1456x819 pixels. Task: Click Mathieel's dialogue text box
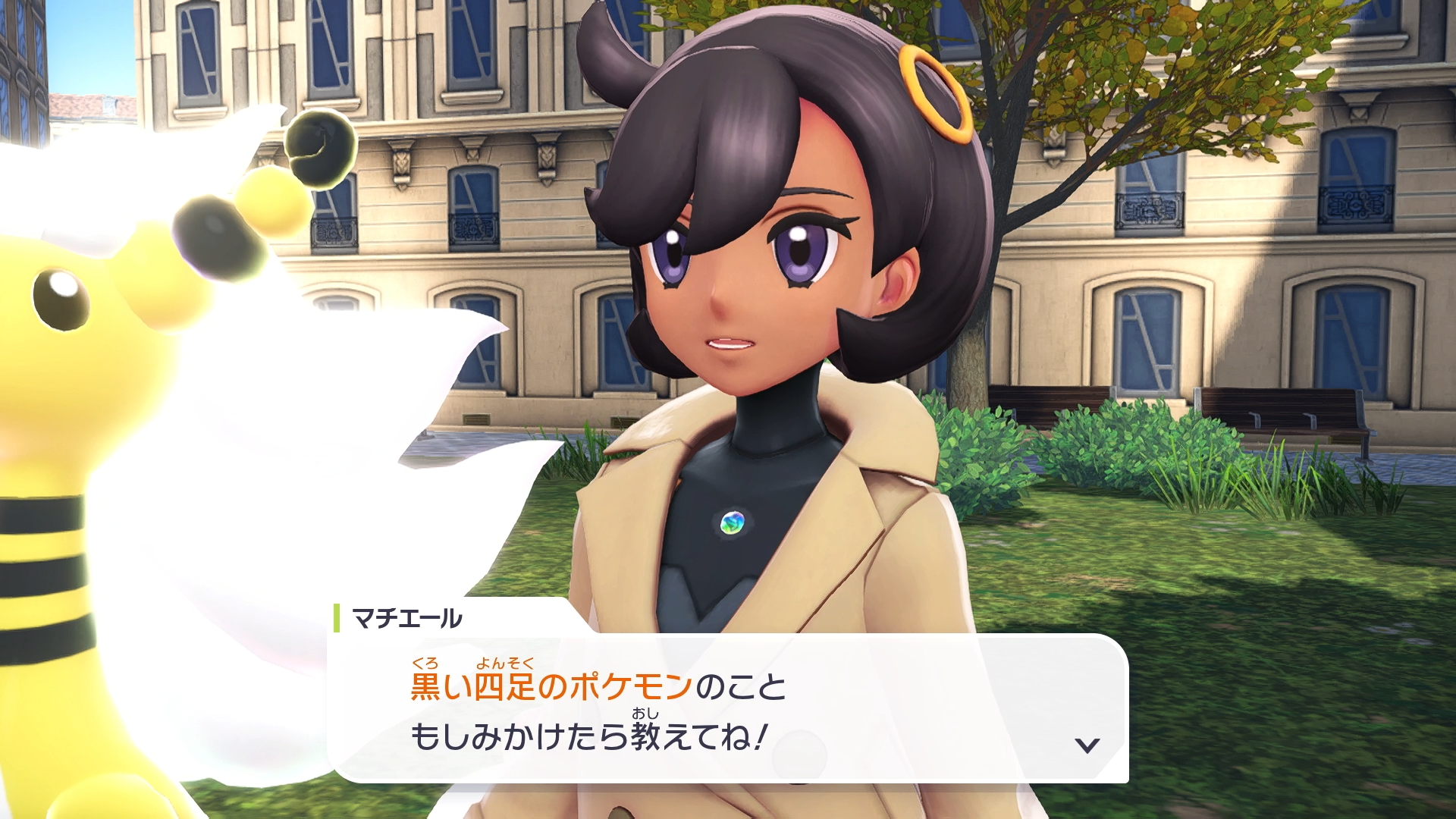coord(726,709)
